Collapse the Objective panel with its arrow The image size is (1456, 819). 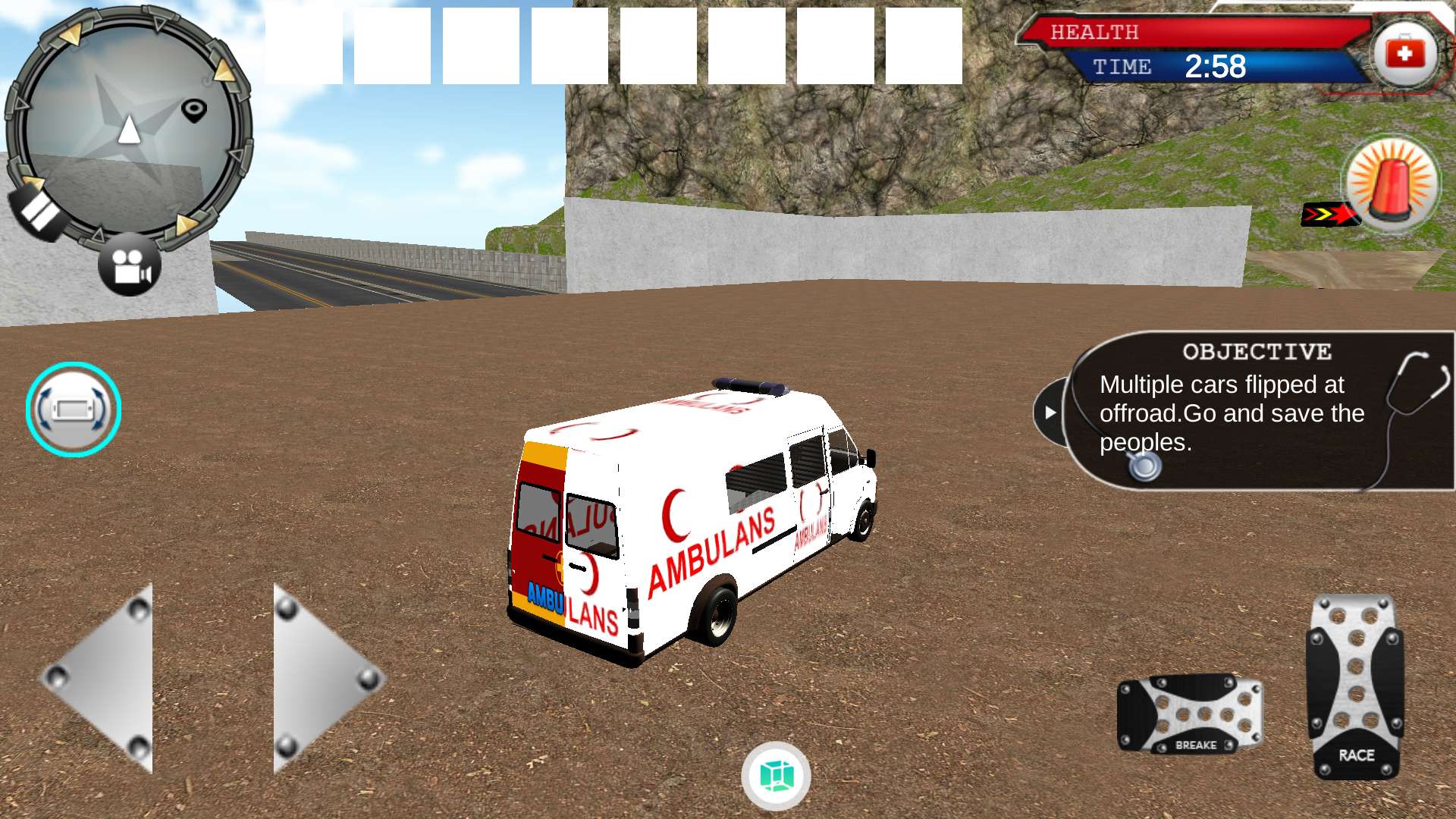click(1050, 413)
